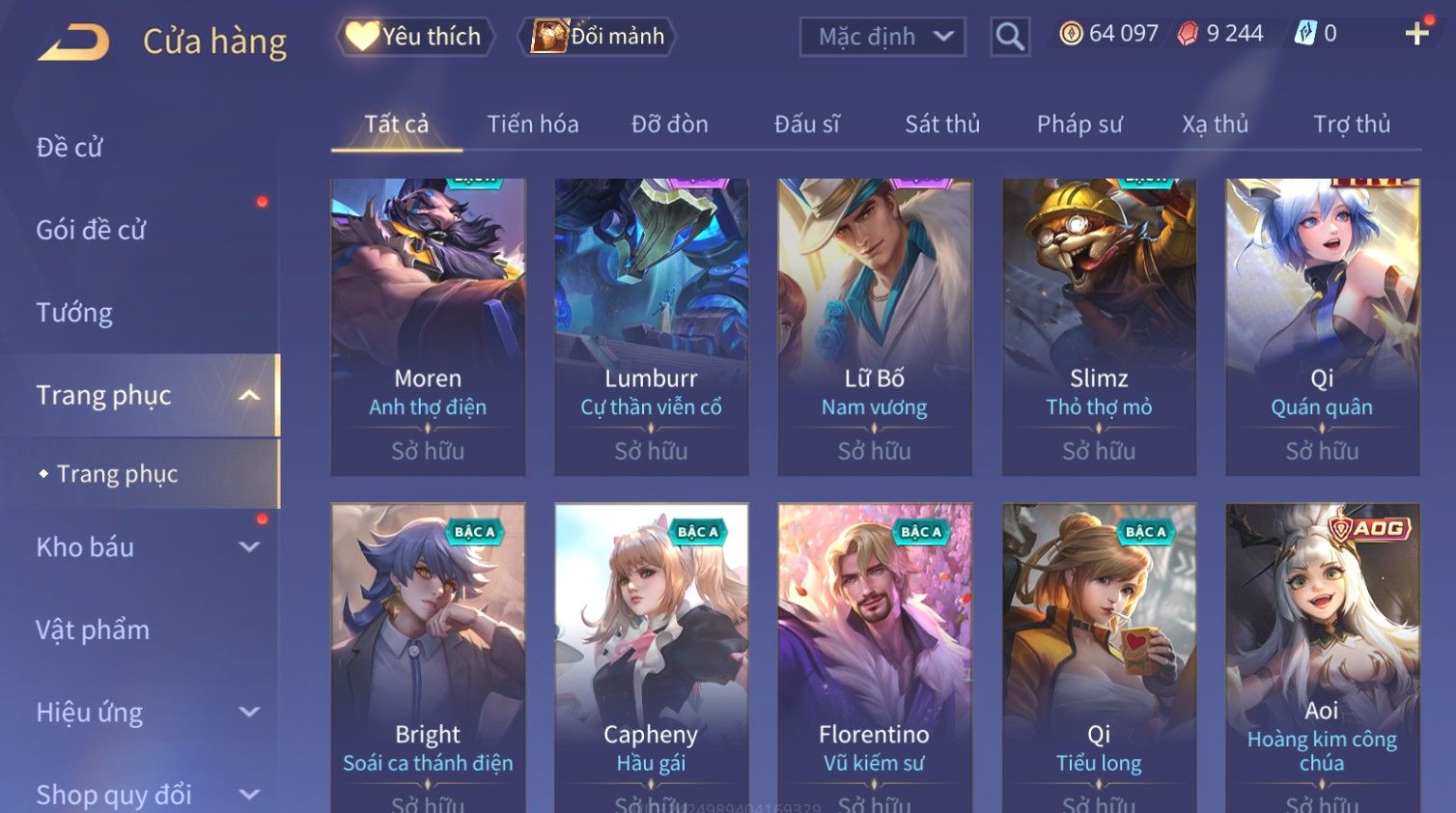Switch to Sát thủ tab
The height and width of the screenshot is (813, 1456).
coord(941,125)
